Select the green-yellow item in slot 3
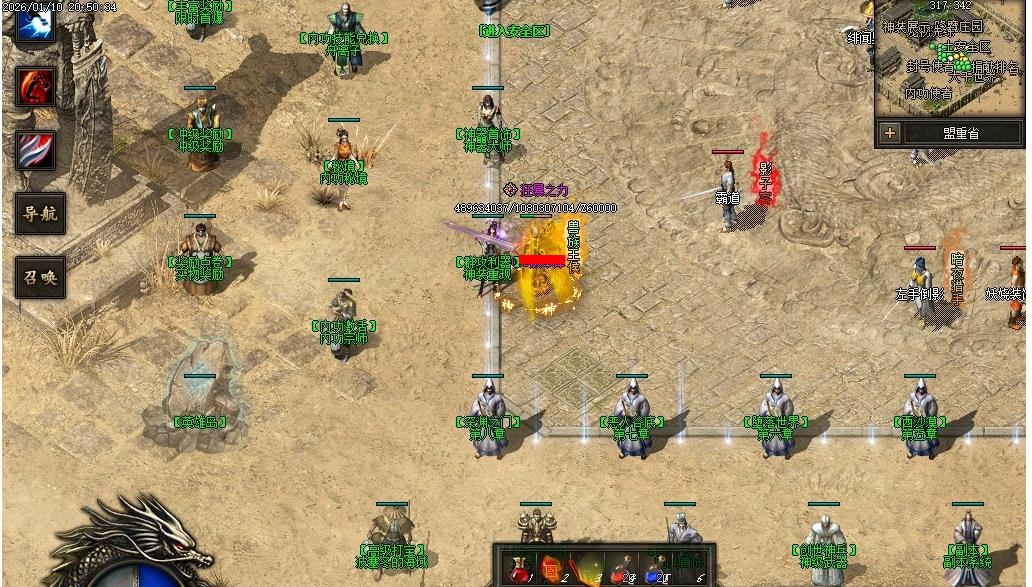This screenshot has height=587, width=1032. 587,569
